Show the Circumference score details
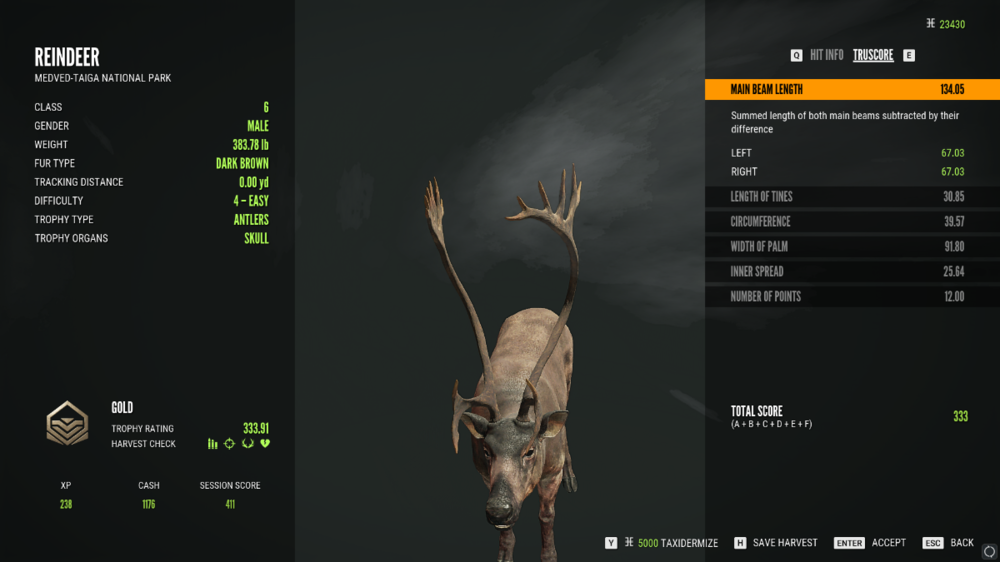Image resolution: width=1000 pixels, height=562 pixels. tap(851, 222)
